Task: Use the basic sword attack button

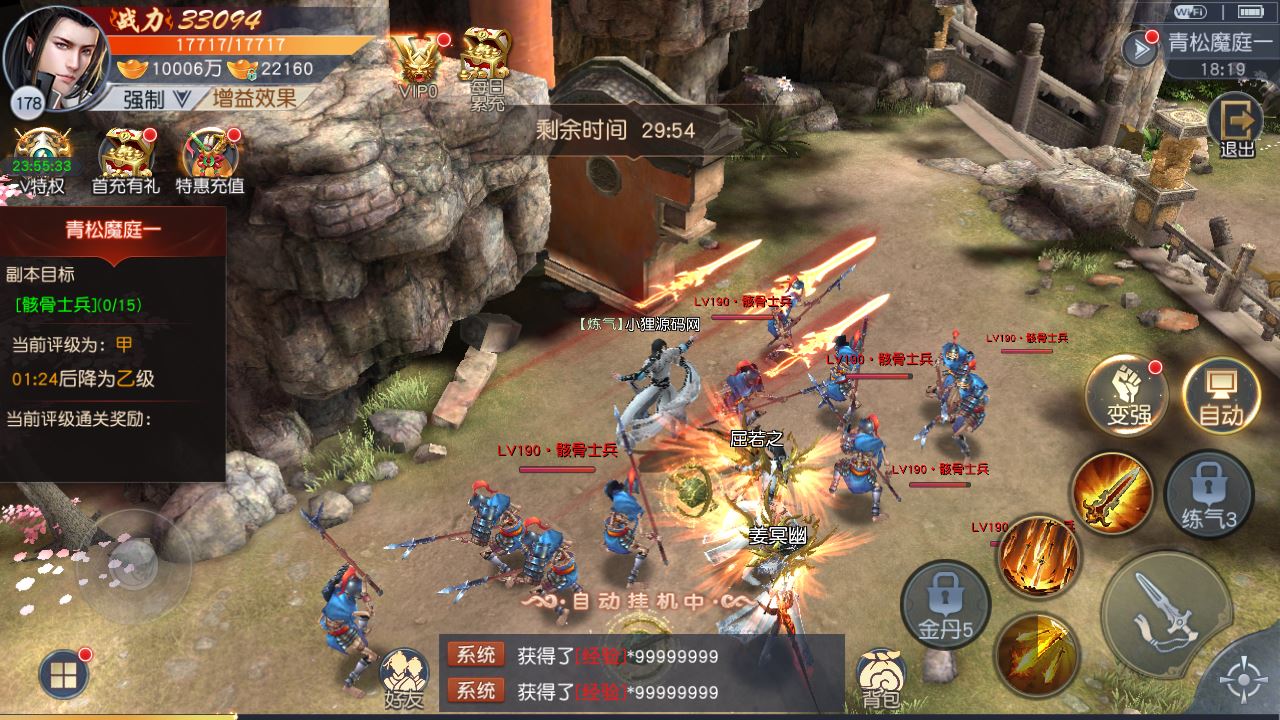Action: coord(1166,612)
